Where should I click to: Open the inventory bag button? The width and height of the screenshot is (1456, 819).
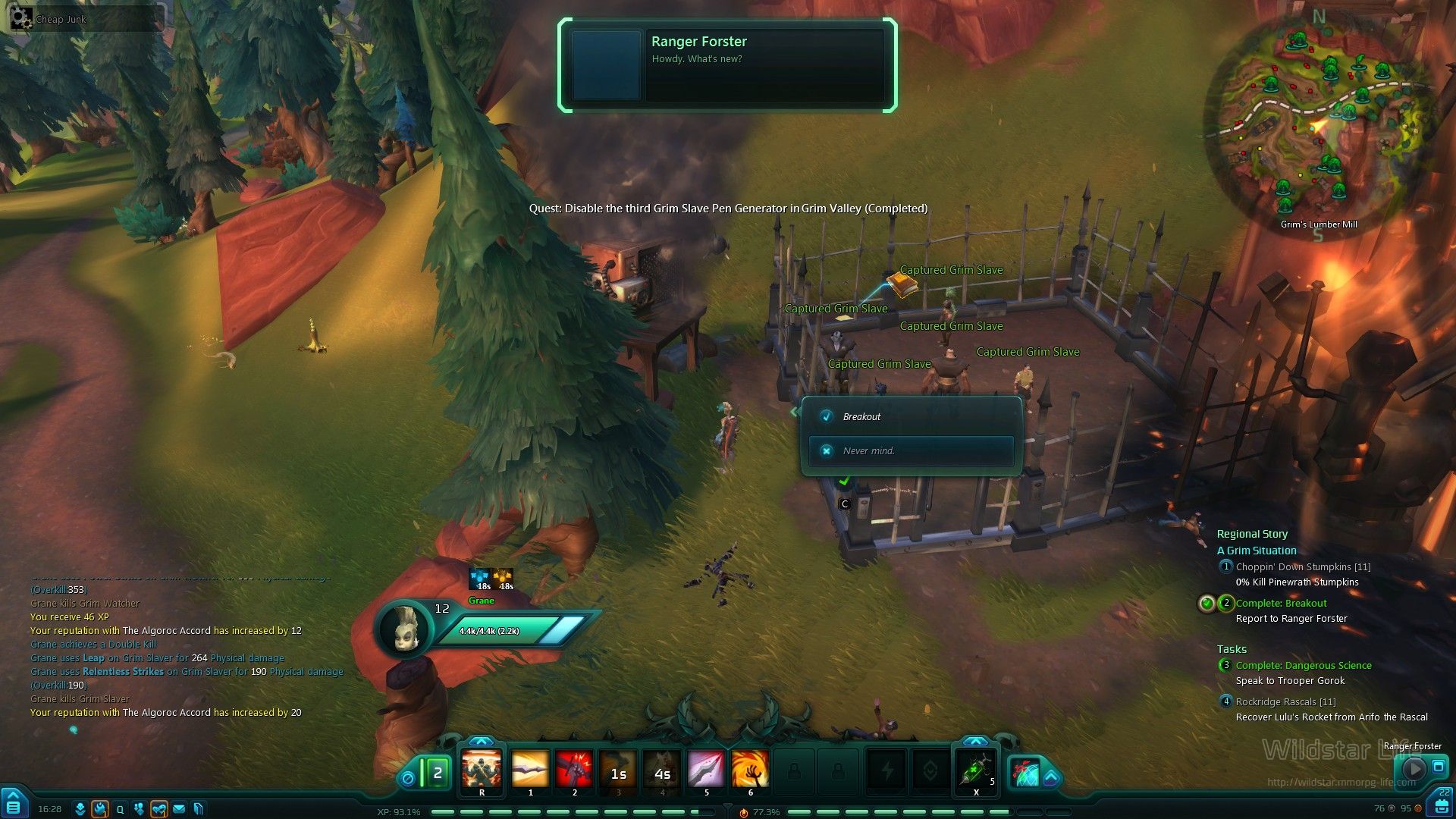tap(1442, 805)
